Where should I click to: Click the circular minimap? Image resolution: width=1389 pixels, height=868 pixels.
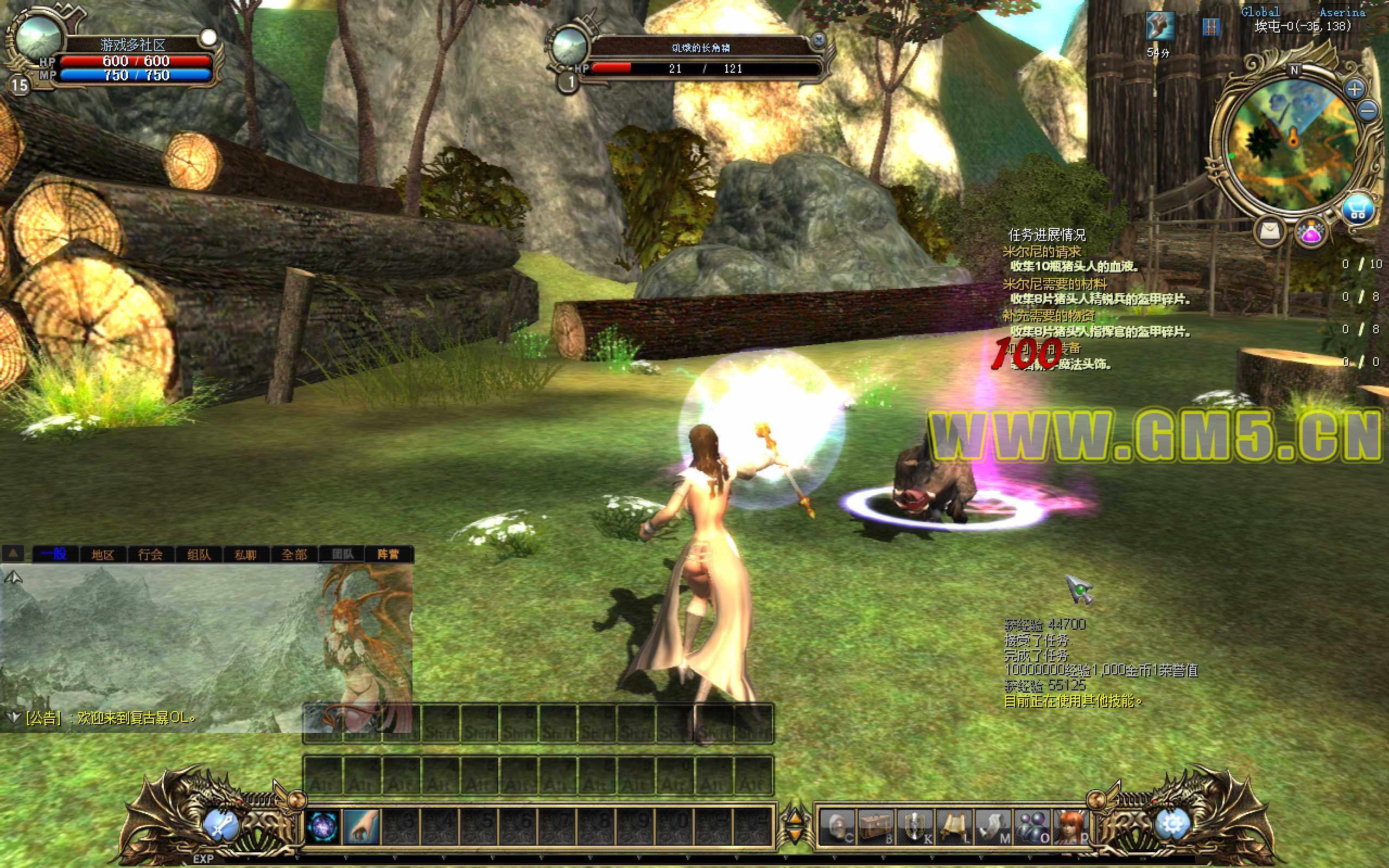(1292, 143)
